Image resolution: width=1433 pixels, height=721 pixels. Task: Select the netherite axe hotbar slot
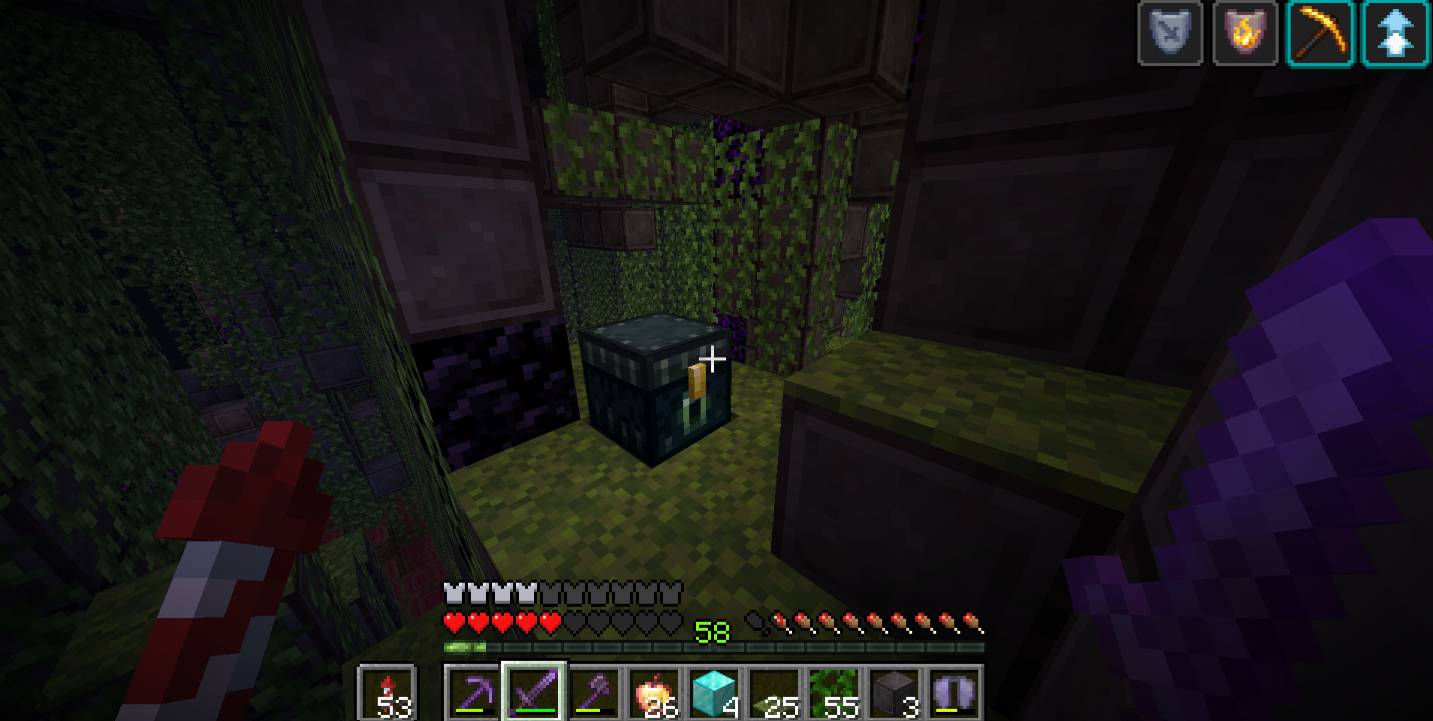[x=596, y=691]
